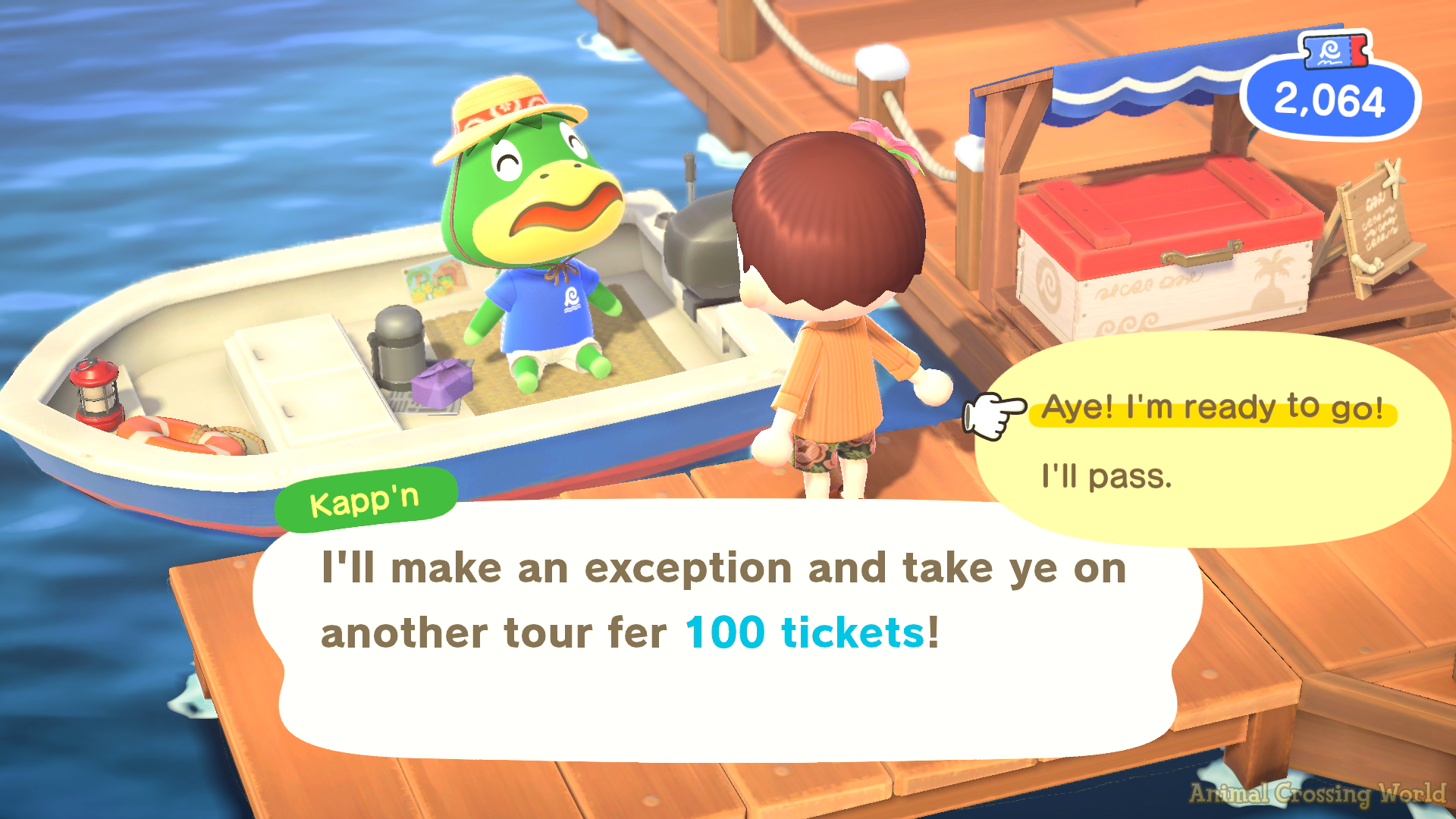Screen dimensions: 1456x819
Task: Choose "Aye! I'm ready to go!"
Action: (1212, 408)
